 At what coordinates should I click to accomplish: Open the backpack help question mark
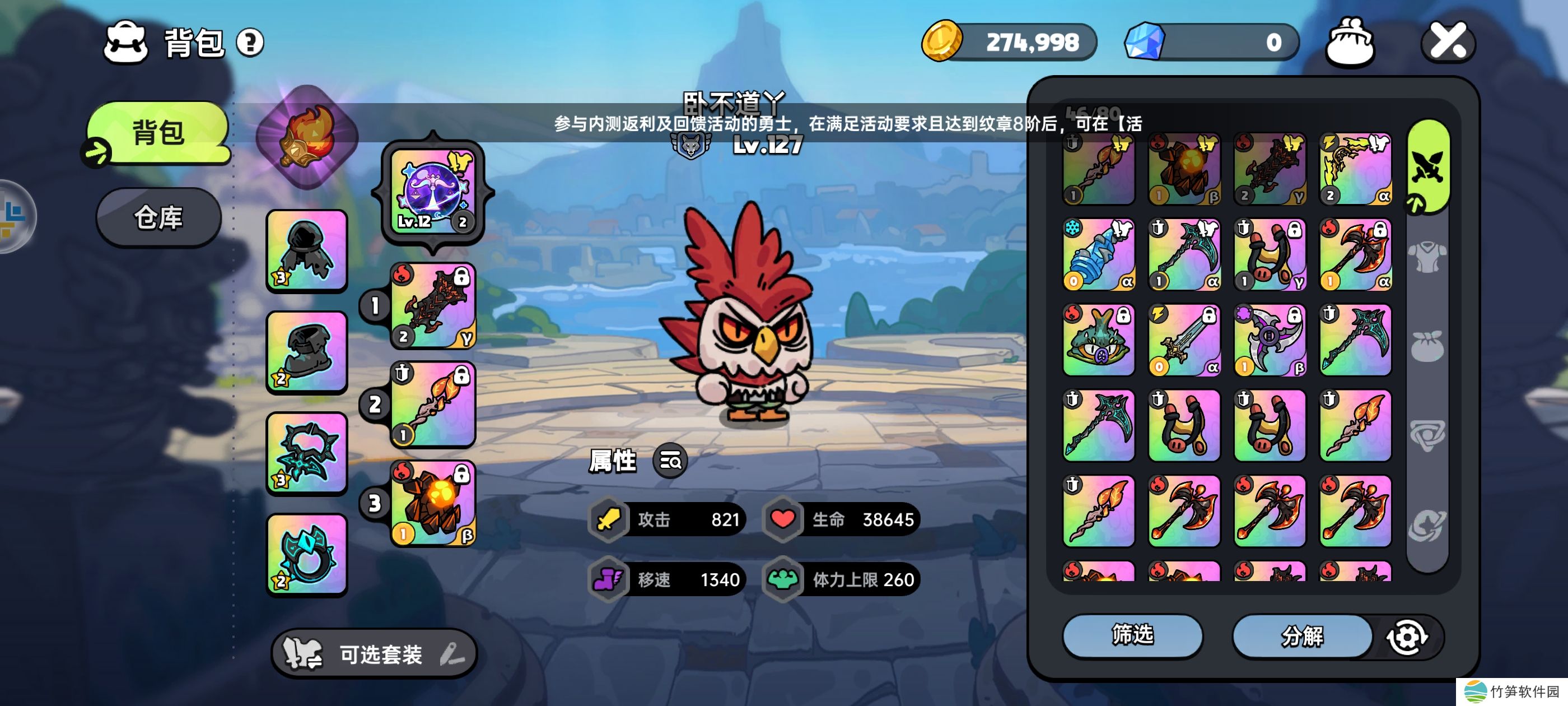[x=250, y=43]
